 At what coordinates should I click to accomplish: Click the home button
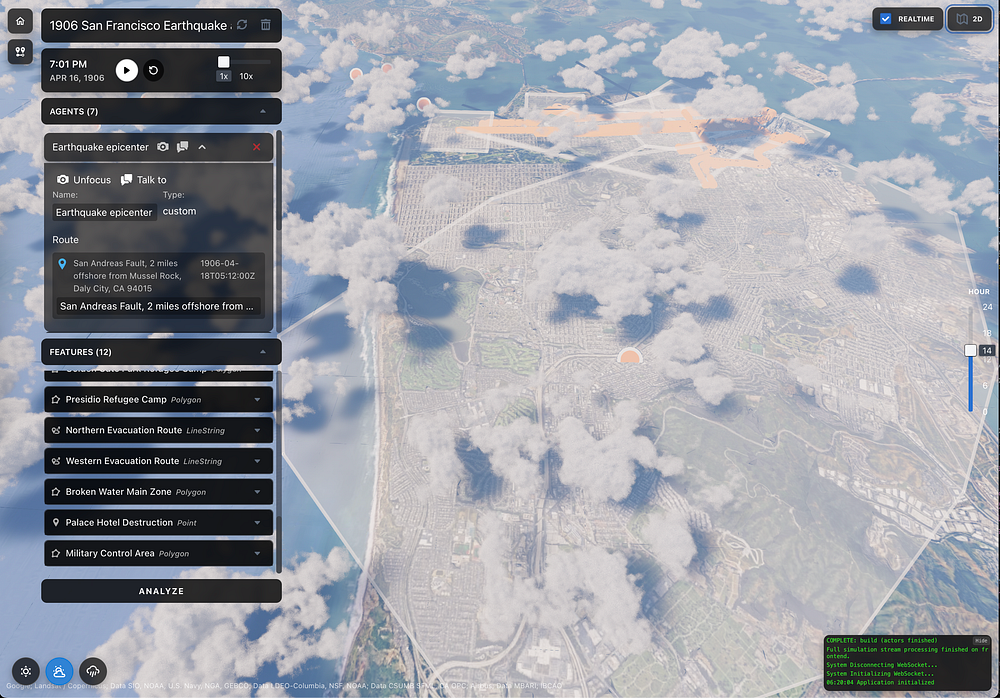(20, 22)
